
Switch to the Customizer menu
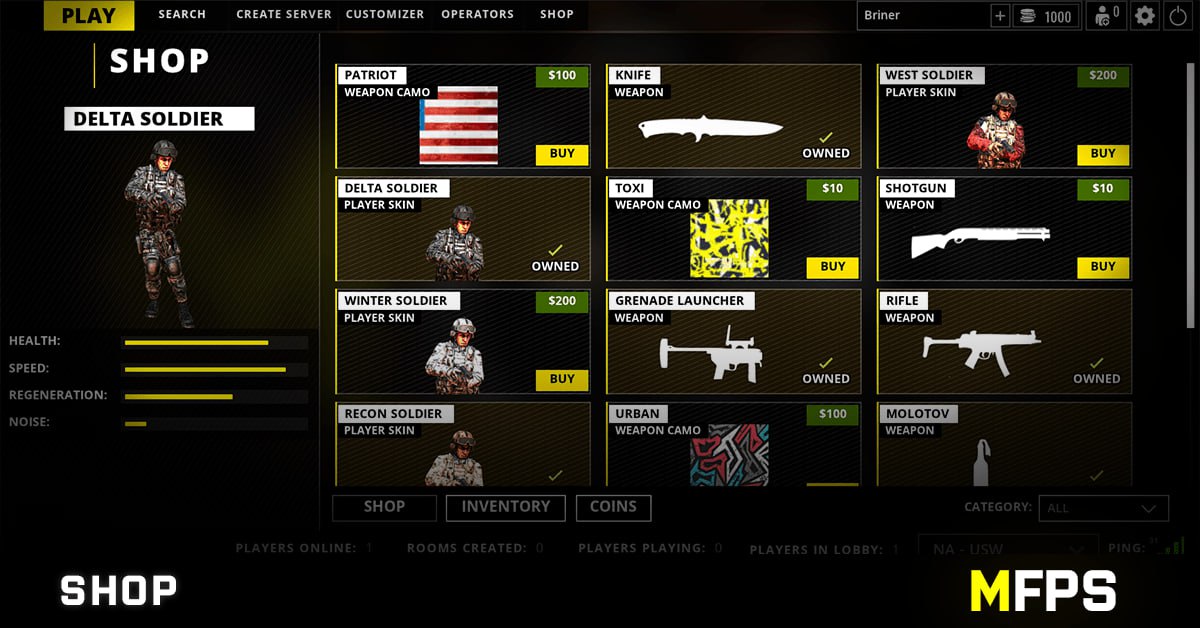385,15
